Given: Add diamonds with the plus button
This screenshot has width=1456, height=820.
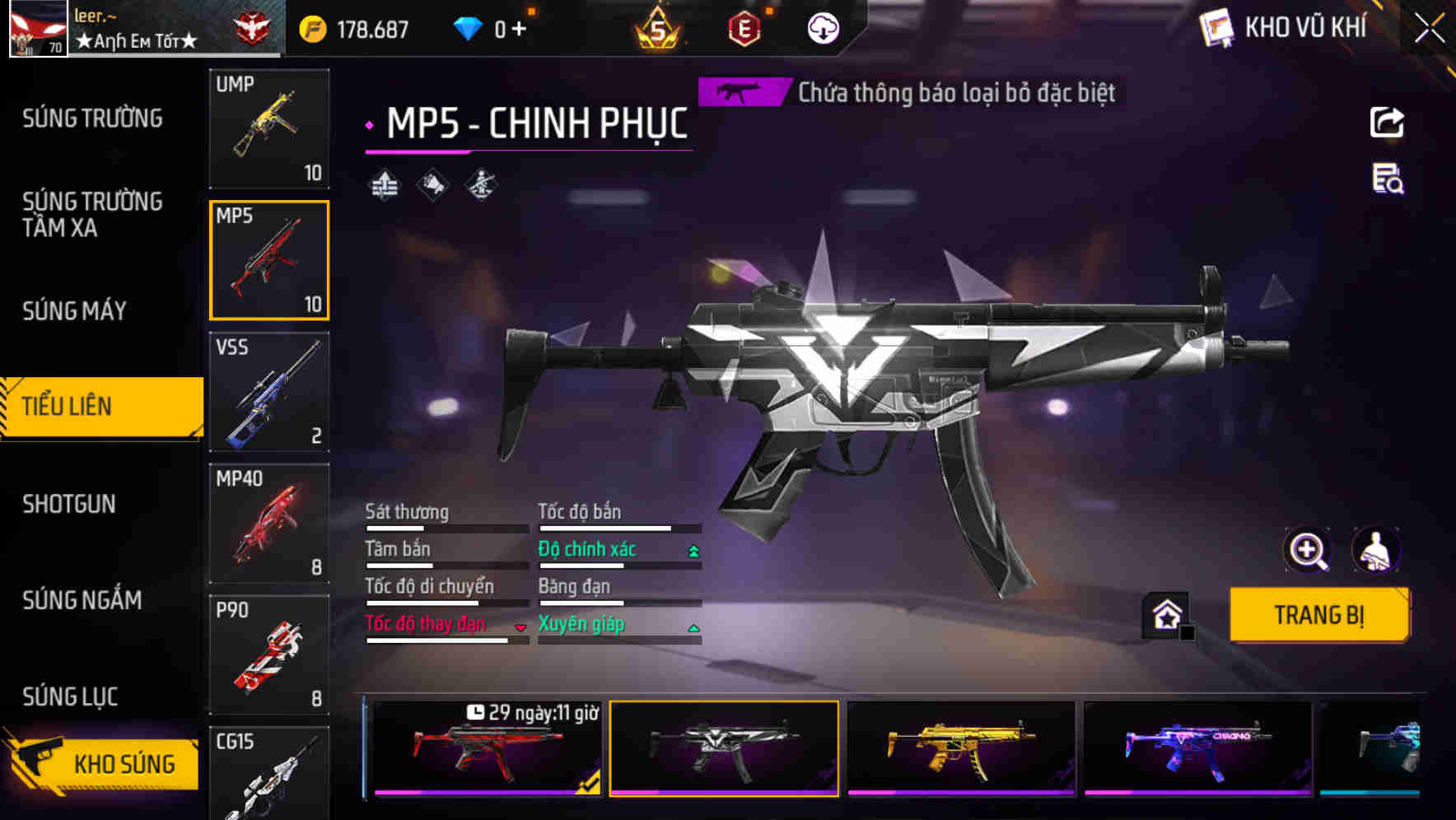Looking at the screenshot, I should click(x=519, y=29).
